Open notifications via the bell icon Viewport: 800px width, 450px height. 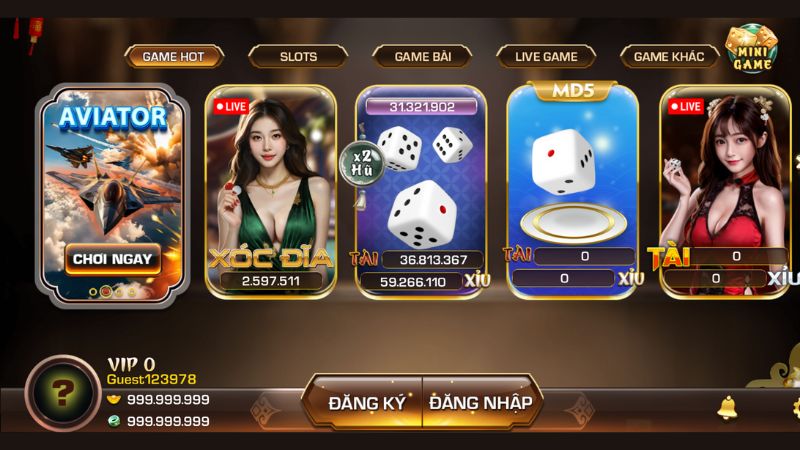pyautogui.click(x=727, y=407)
